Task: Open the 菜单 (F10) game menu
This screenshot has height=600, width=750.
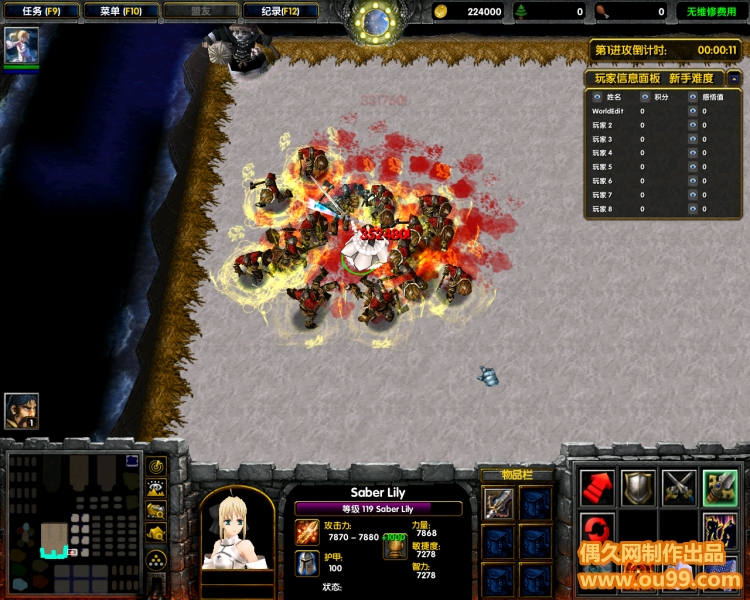Action: [116, 12]
